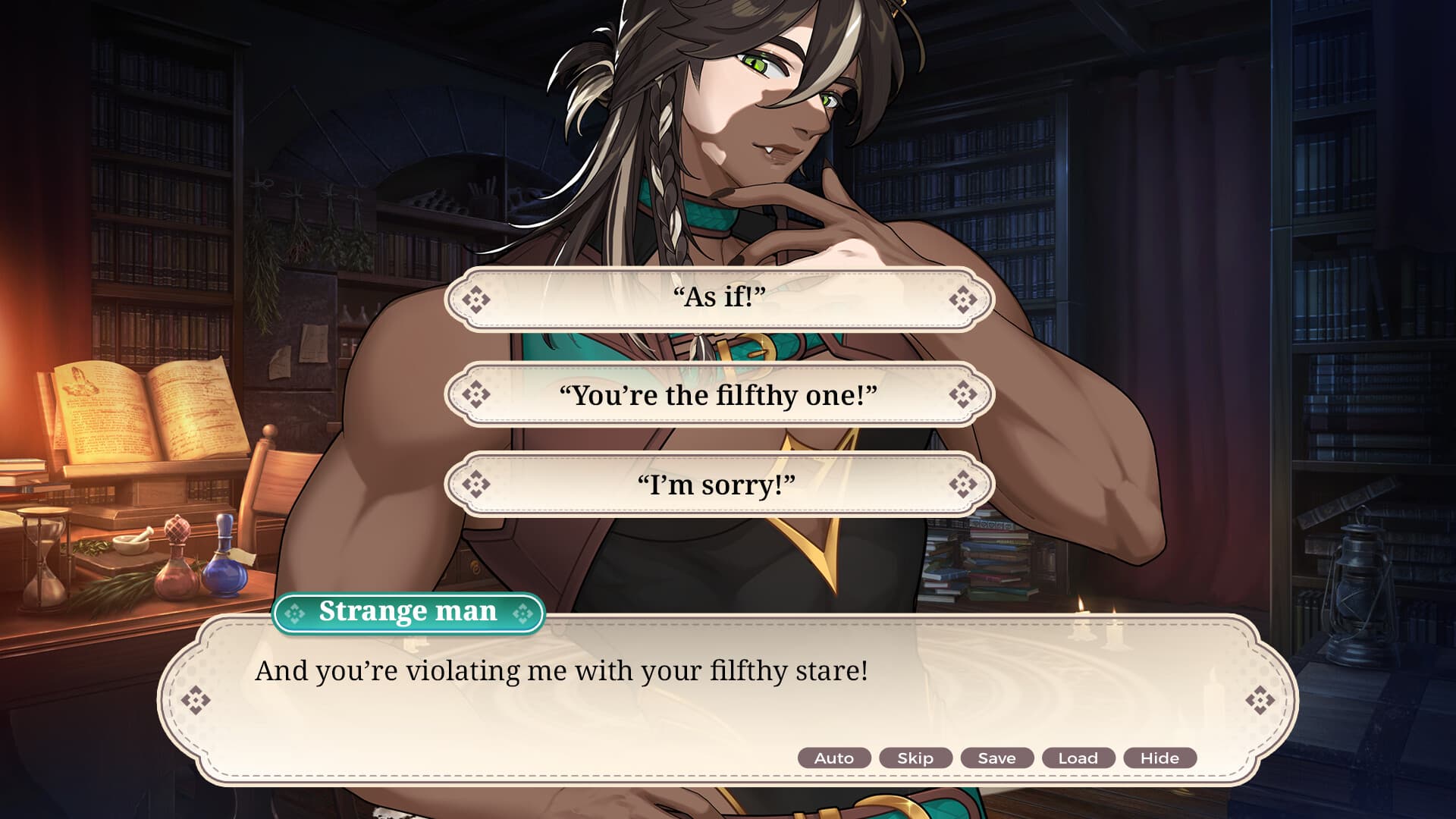Save the game progress
The width and height of the screenshot is (1456, 819).
(x=996, y=758)
